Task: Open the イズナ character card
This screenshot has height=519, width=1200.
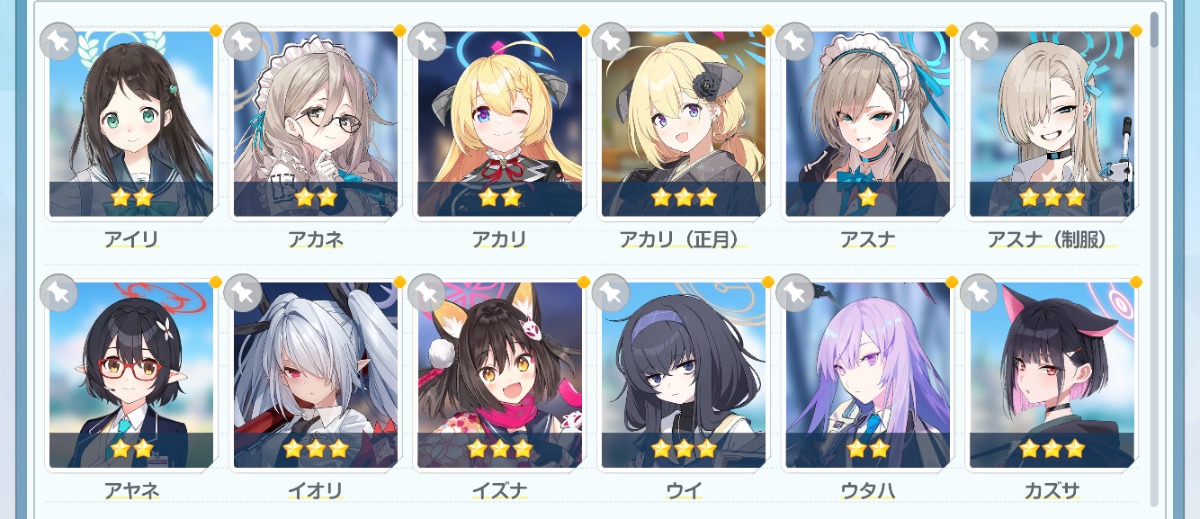Action: (499, 375)
